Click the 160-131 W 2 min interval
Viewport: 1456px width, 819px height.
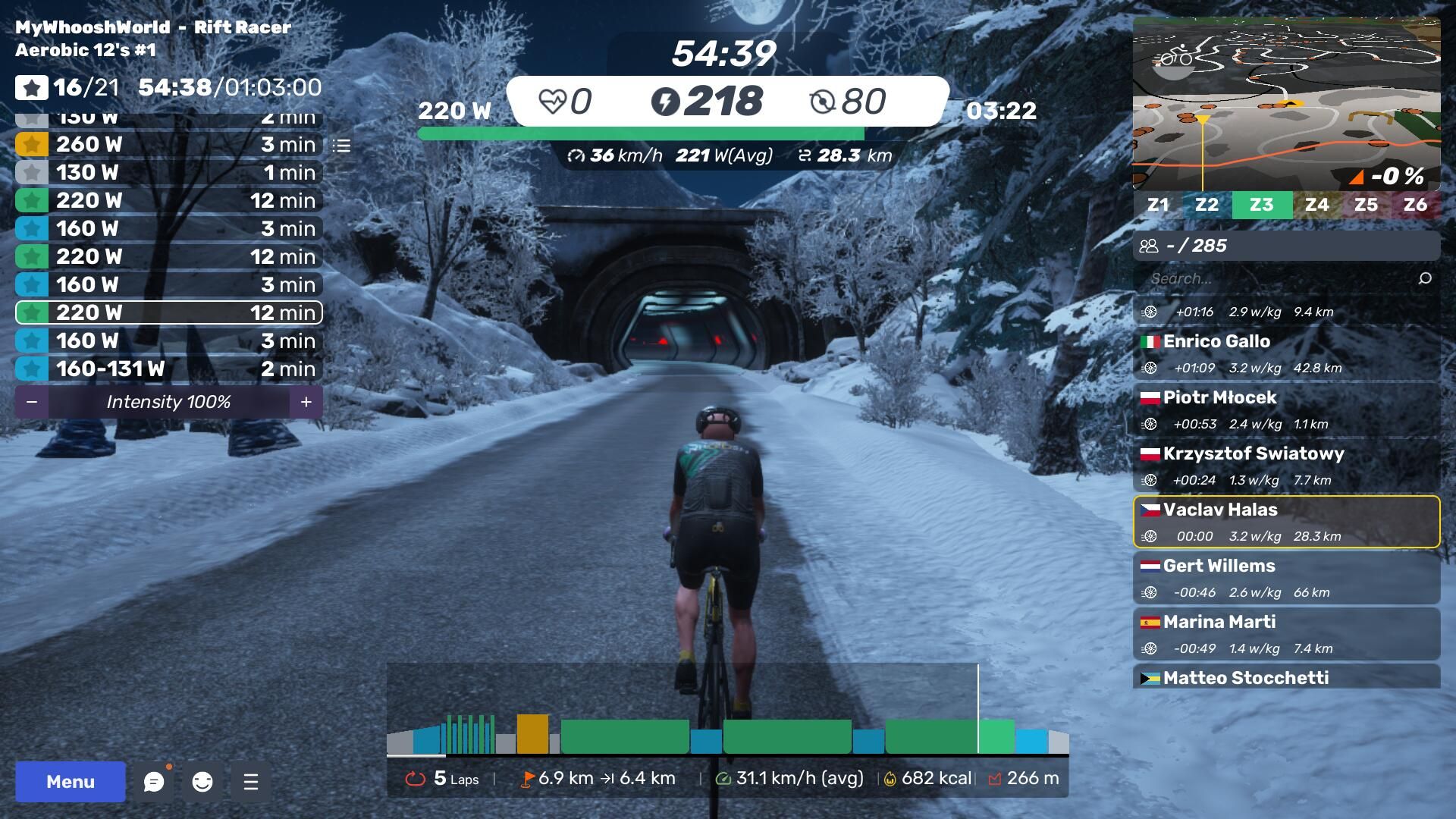pos(168,369)
